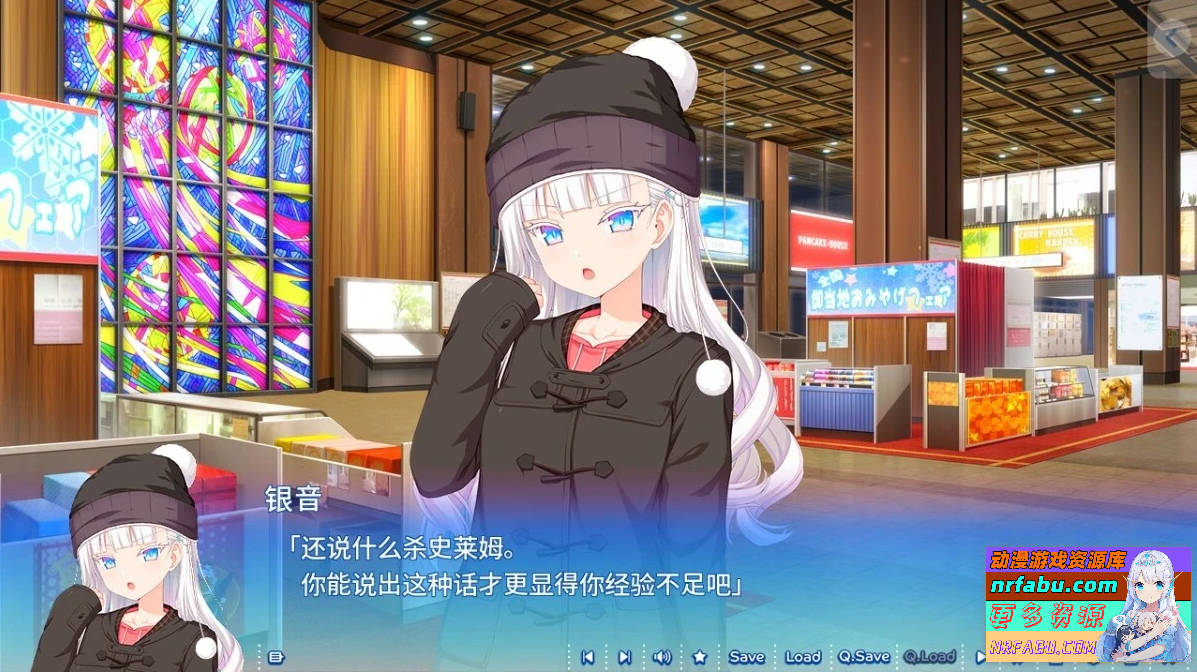This screenshot has width=1197, height=672.
Task: Skip ahead with the next-scene arrow icon
Action: pyautogui.click(x=624, y=657)
